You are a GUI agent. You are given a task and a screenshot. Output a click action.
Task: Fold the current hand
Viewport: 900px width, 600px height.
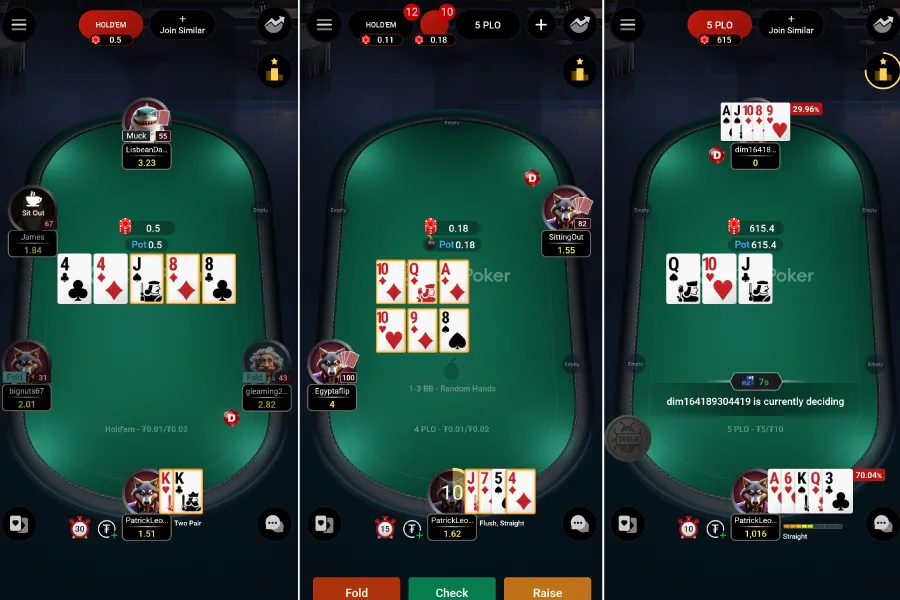click(x=356, y=591)
